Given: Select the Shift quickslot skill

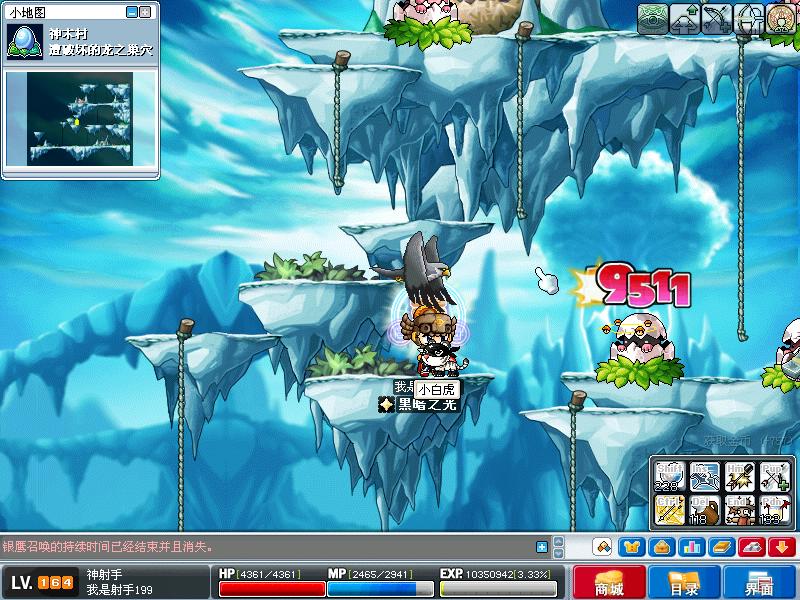Looking at the screenshot, I should click(668, 476).
